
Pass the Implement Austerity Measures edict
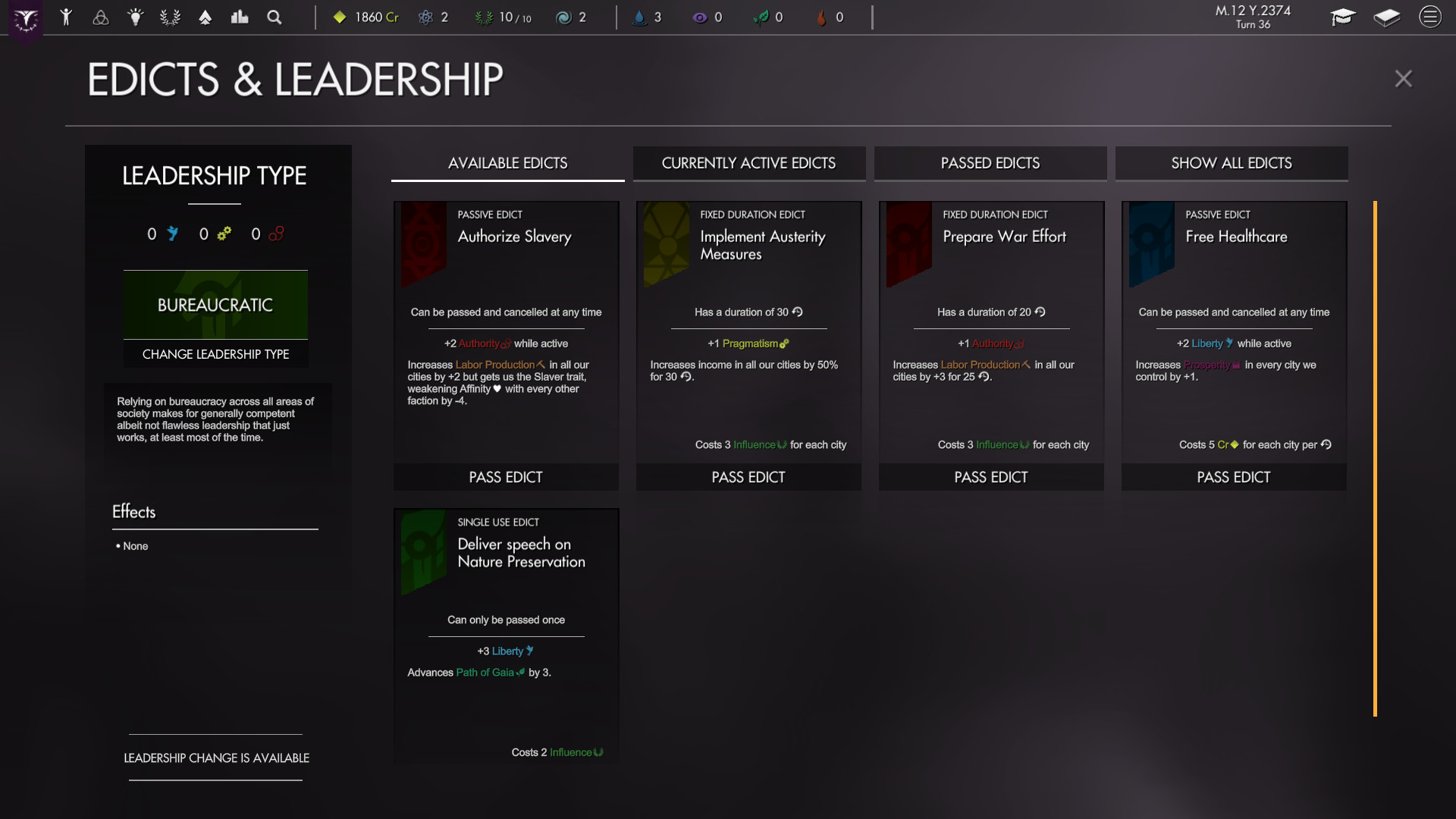(x=748, y=477)
